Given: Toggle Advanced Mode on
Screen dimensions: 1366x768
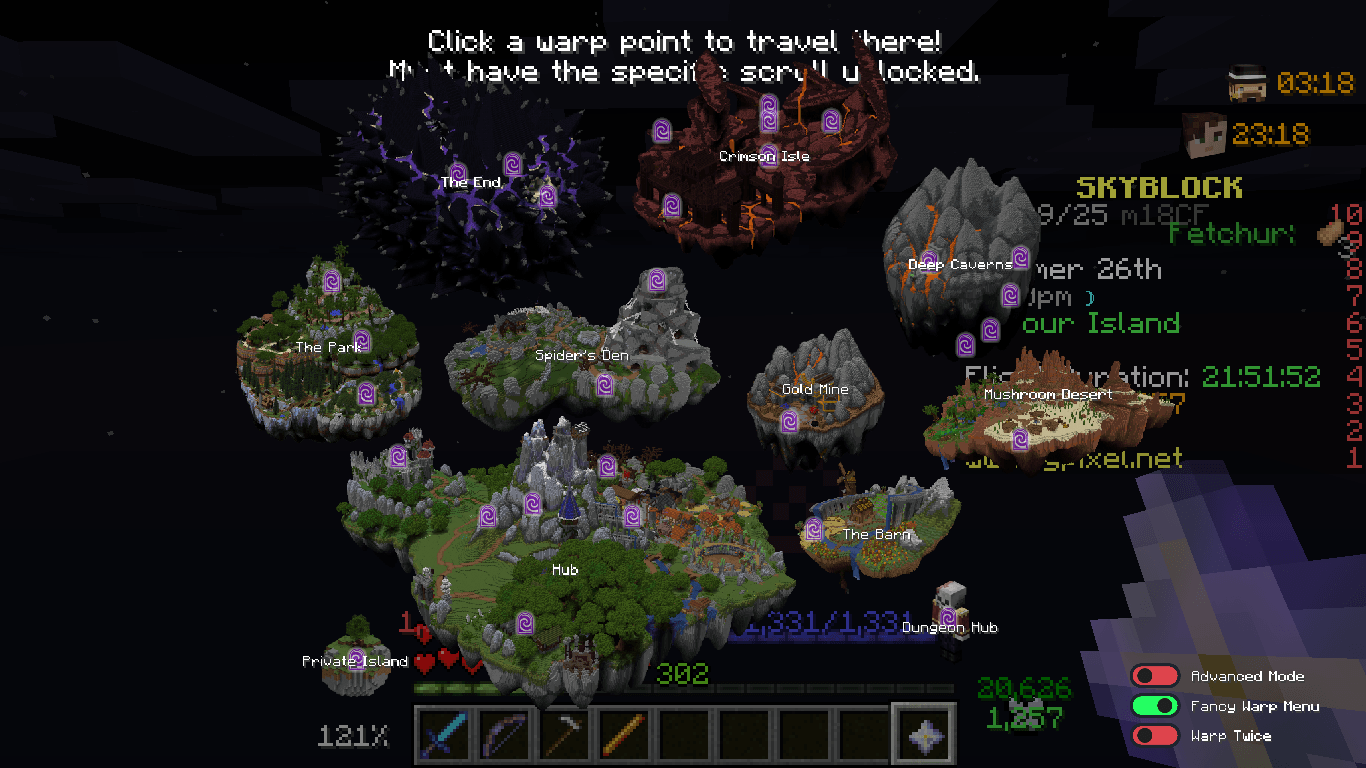Looking at the screenshot, I should [1155, 677].
